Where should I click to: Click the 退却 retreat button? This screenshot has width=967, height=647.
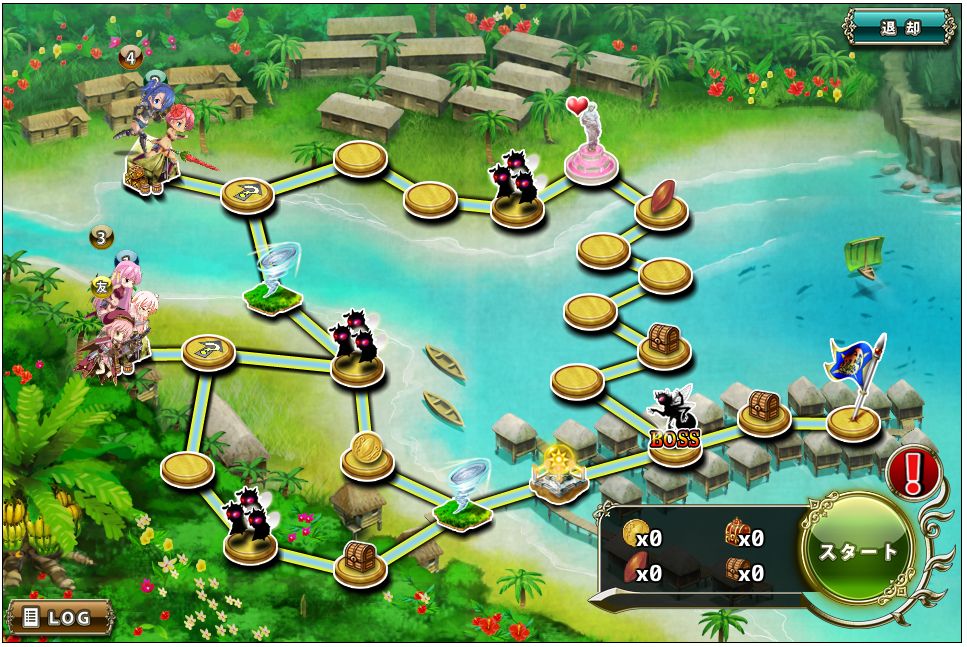900,27
